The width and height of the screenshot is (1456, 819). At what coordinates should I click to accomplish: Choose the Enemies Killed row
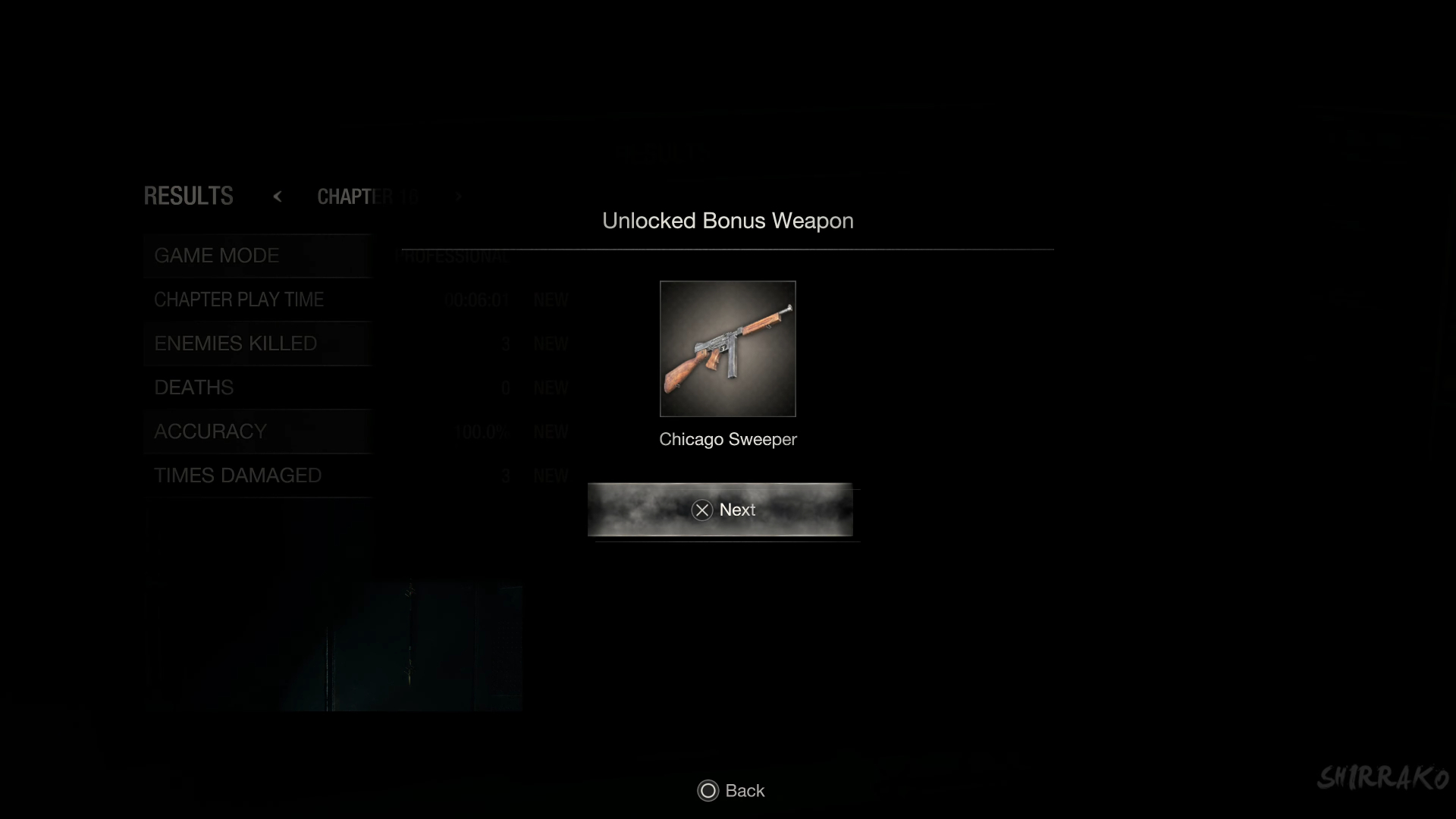point(258,344)
